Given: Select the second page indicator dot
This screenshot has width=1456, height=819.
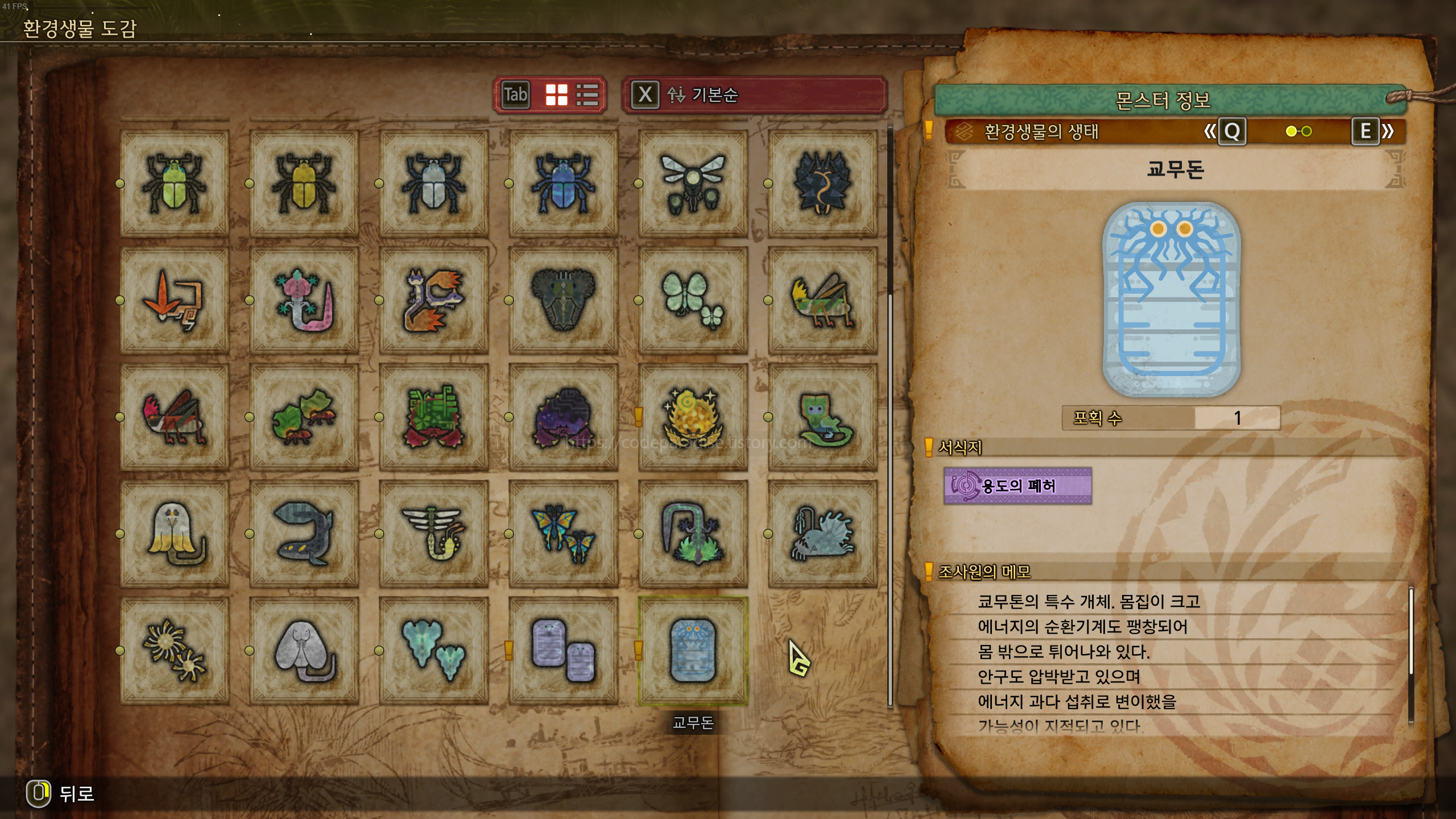Looking at the screenshot, I should point(1306,131).
